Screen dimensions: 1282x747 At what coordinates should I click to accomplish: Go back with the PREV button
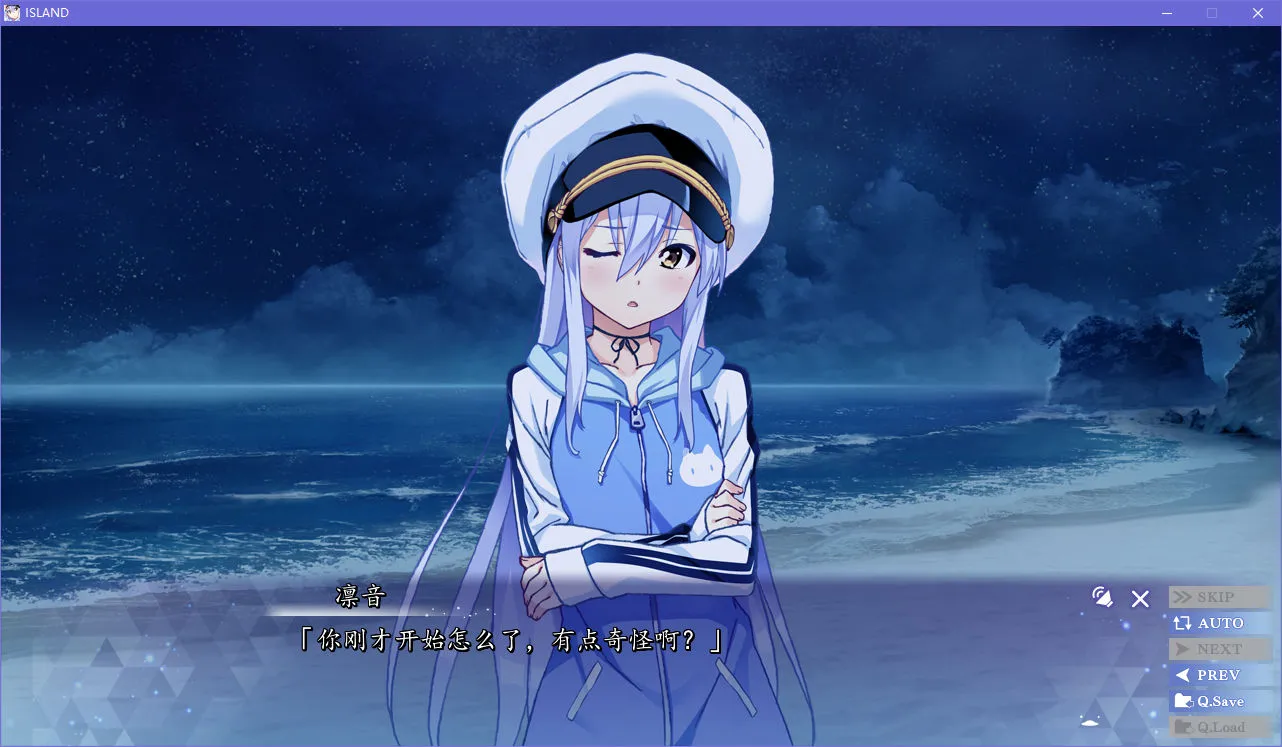point(1218,675)
